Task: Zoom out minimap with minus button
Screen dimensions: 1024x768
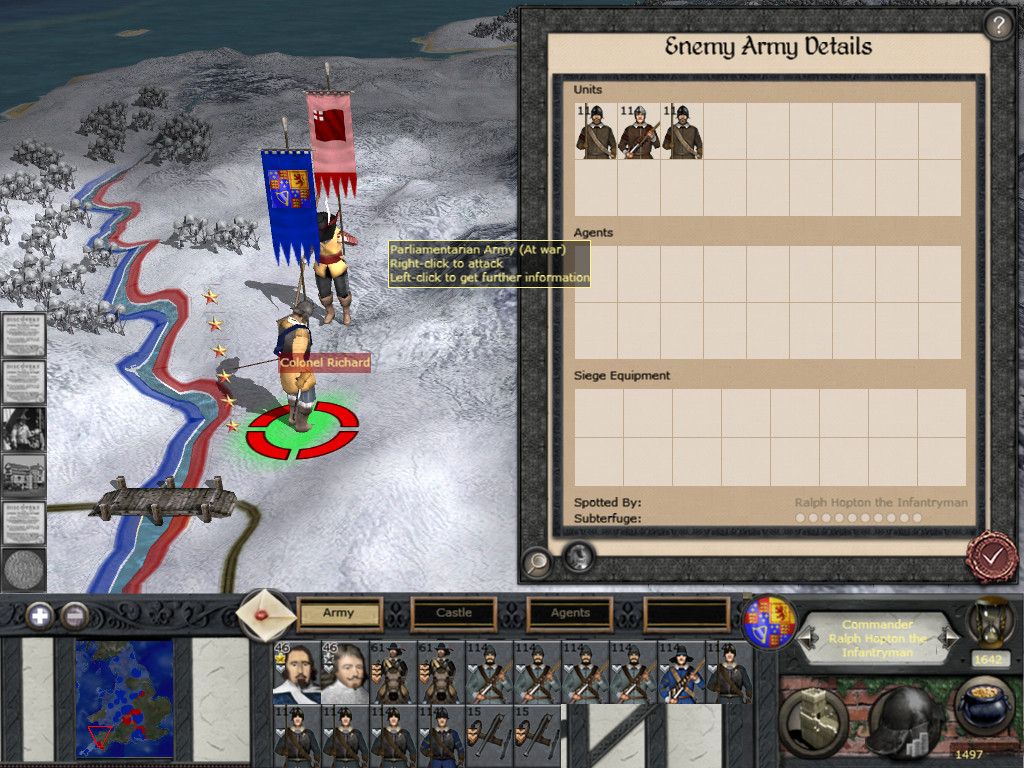Action: pos(74,615)
